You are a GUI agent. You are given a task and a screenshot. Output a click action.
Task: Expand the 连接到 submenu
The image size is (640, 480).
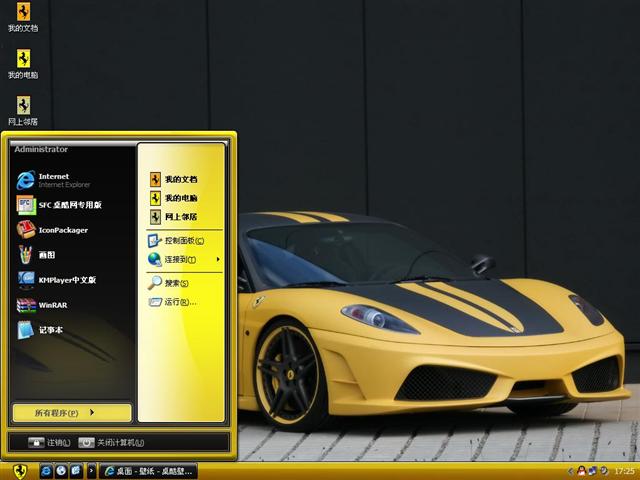point(183,260)
